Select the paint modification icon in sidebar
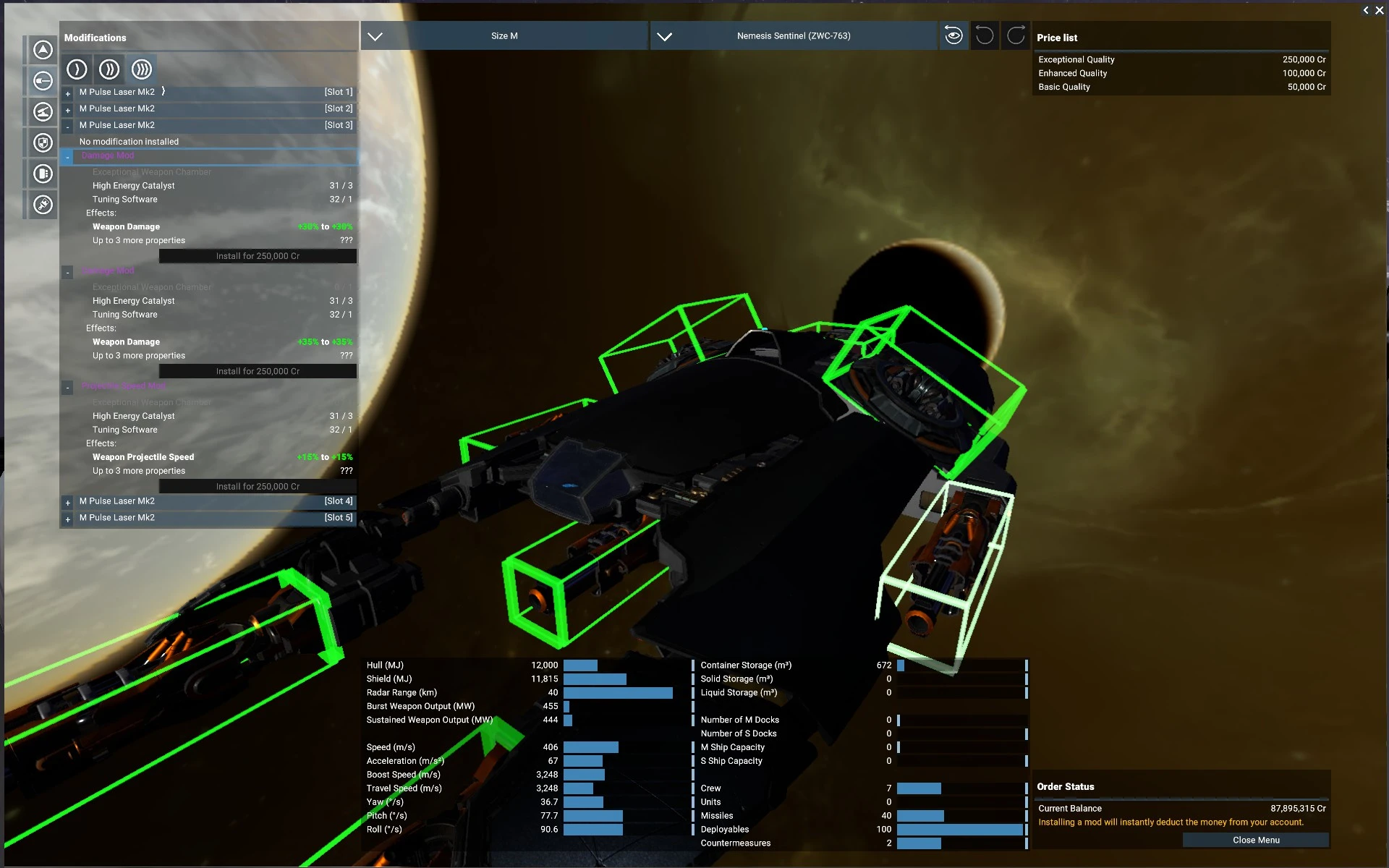Screen dimensions: 1389x868 click(x=42, y=205)
